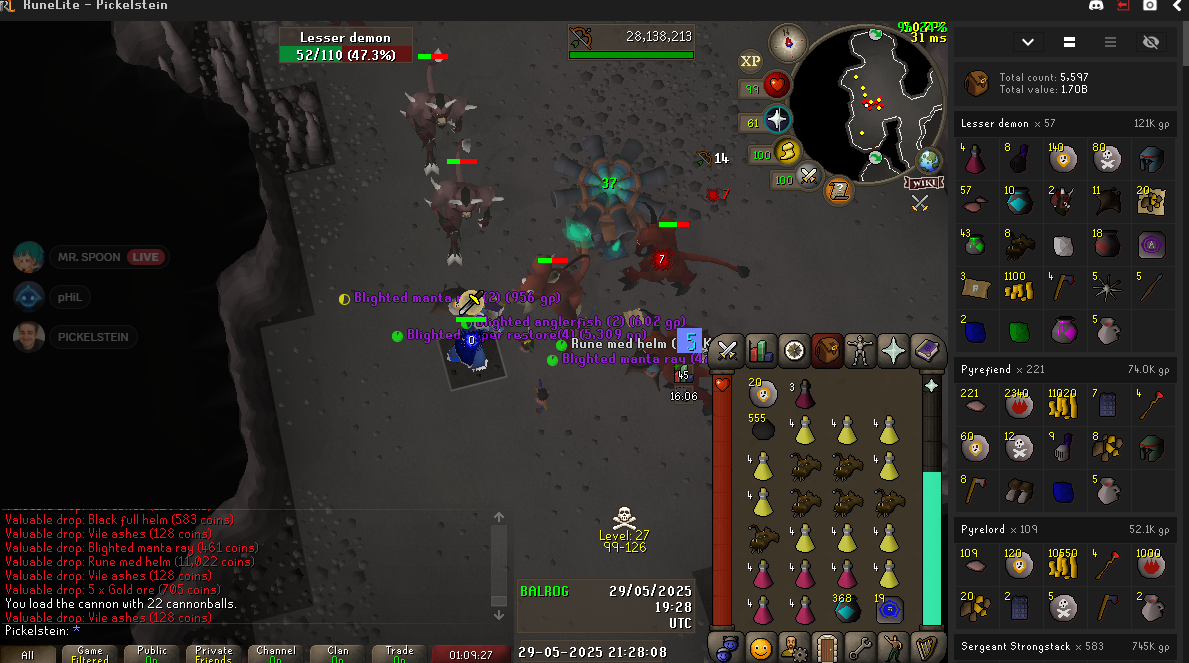Open the Combat Options tab
The height and width of the screenshot is (663, 1189).
pyautogui.click(x=728, y=350)
